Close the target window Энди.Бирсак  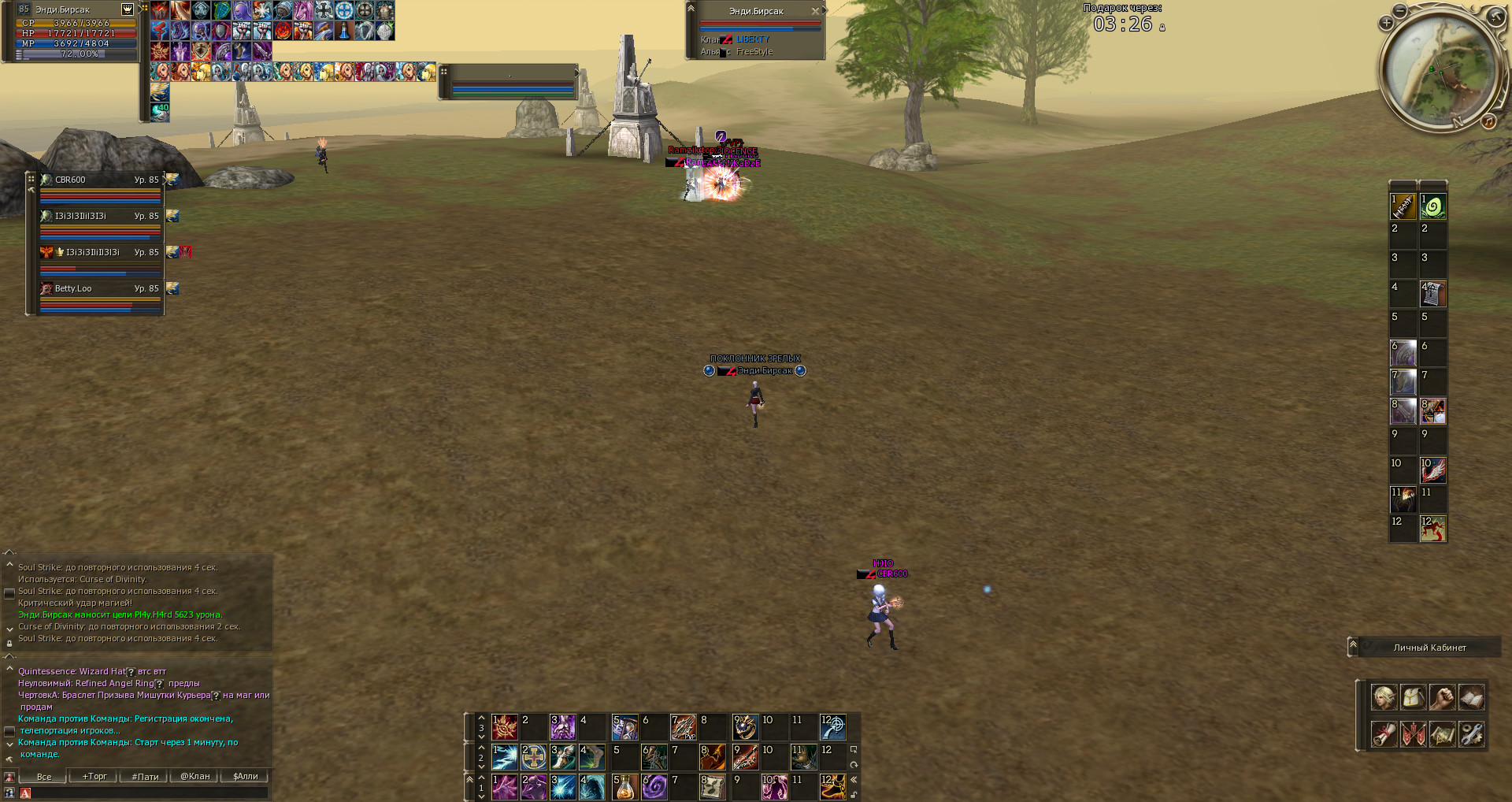pyautogui.click(x=815, y=11)
